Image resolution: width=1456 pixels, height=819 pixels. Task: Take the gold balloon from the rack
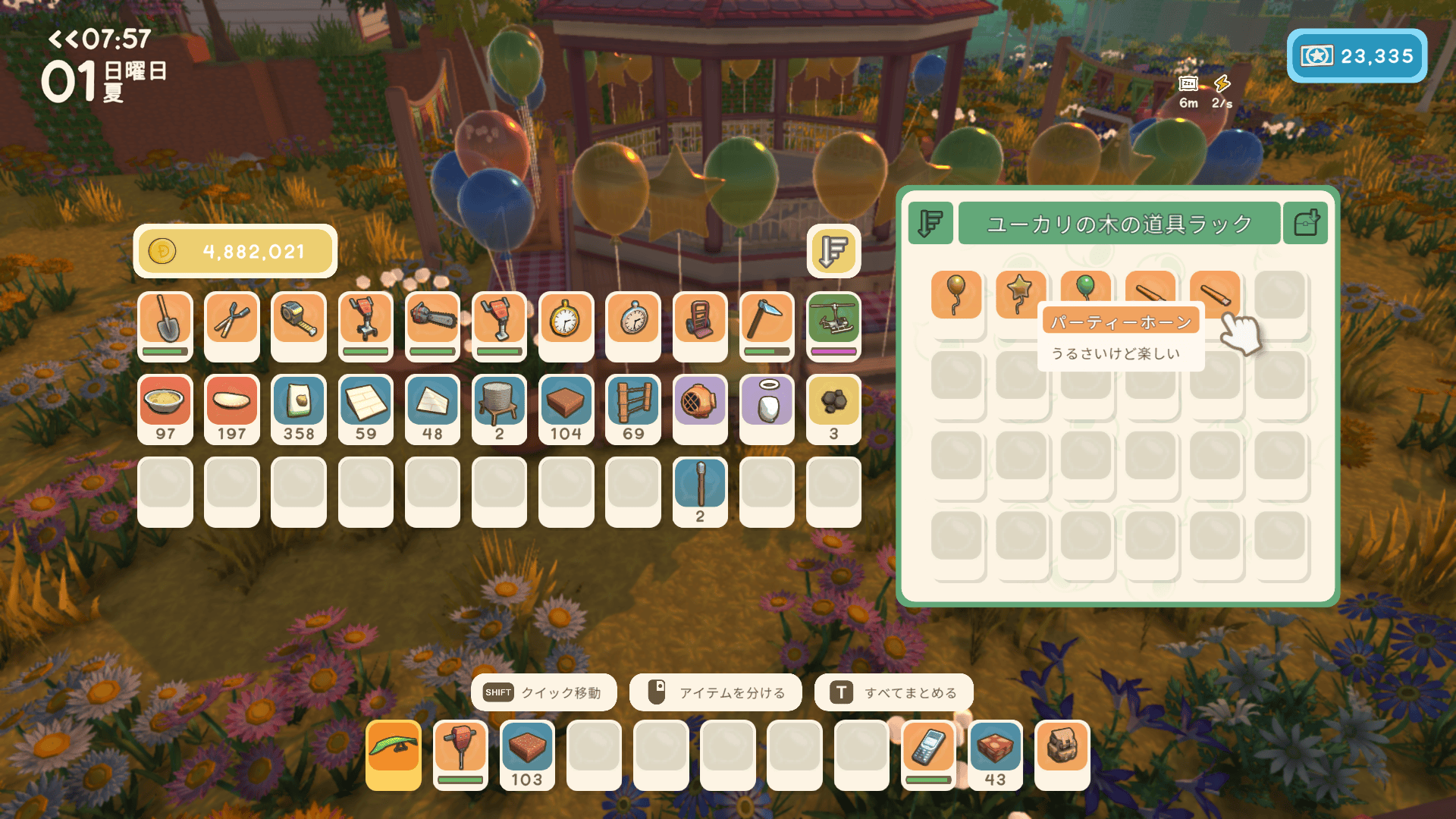(956, 294)
